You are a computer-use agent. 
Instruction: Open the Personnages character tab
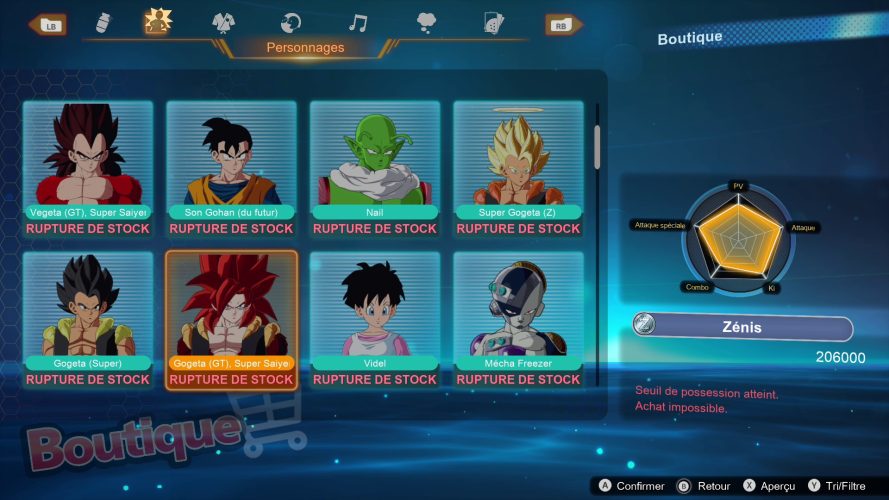pyautogui.click(x=157, y=22)
